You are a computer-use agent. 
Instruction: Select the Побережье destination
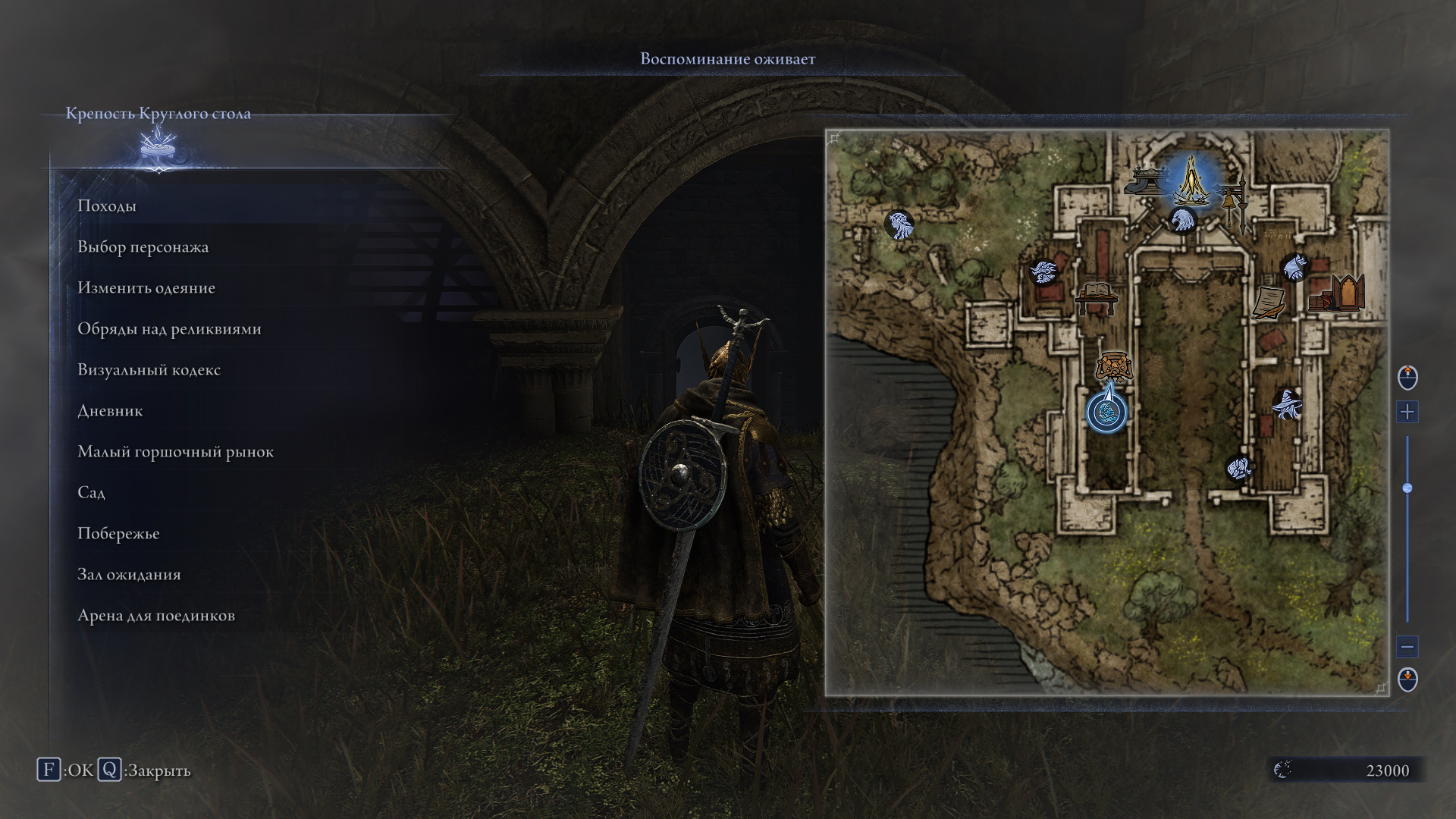[x=118, y=533]
